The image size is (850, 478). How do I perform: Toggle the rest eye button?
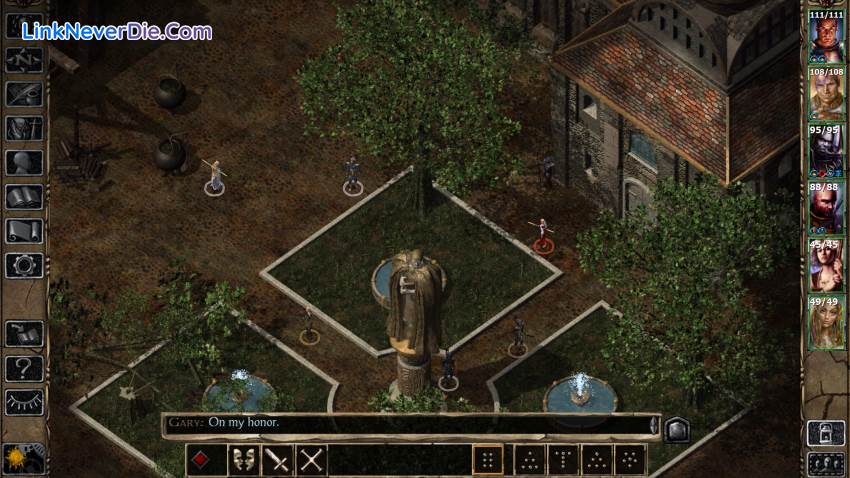[x=23, y=401]
